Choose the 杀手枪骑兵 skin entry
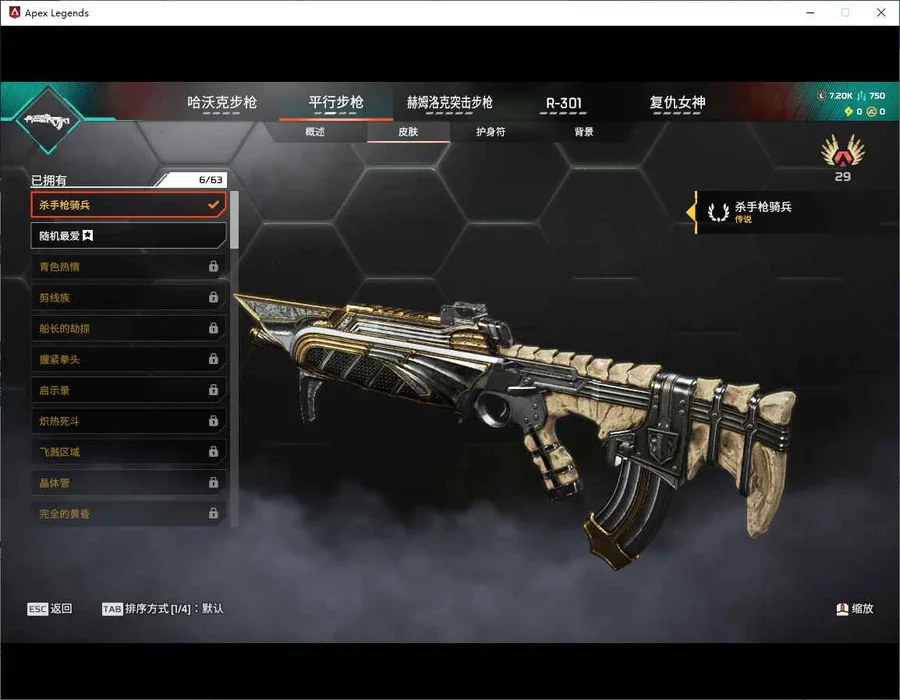The height and width of the screenshot is (700, 900). point(128,205)
